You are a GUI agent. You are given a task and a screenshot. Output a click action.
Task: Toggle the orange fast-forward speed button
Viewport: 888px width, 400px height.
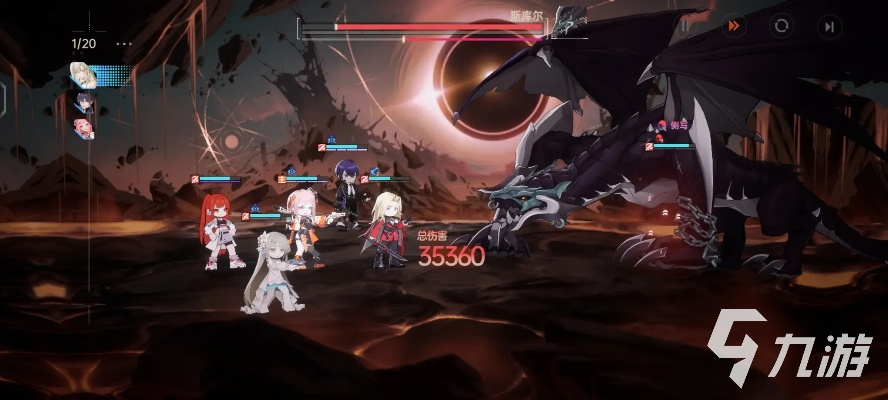pyautogui.click(x=735, y=26)
